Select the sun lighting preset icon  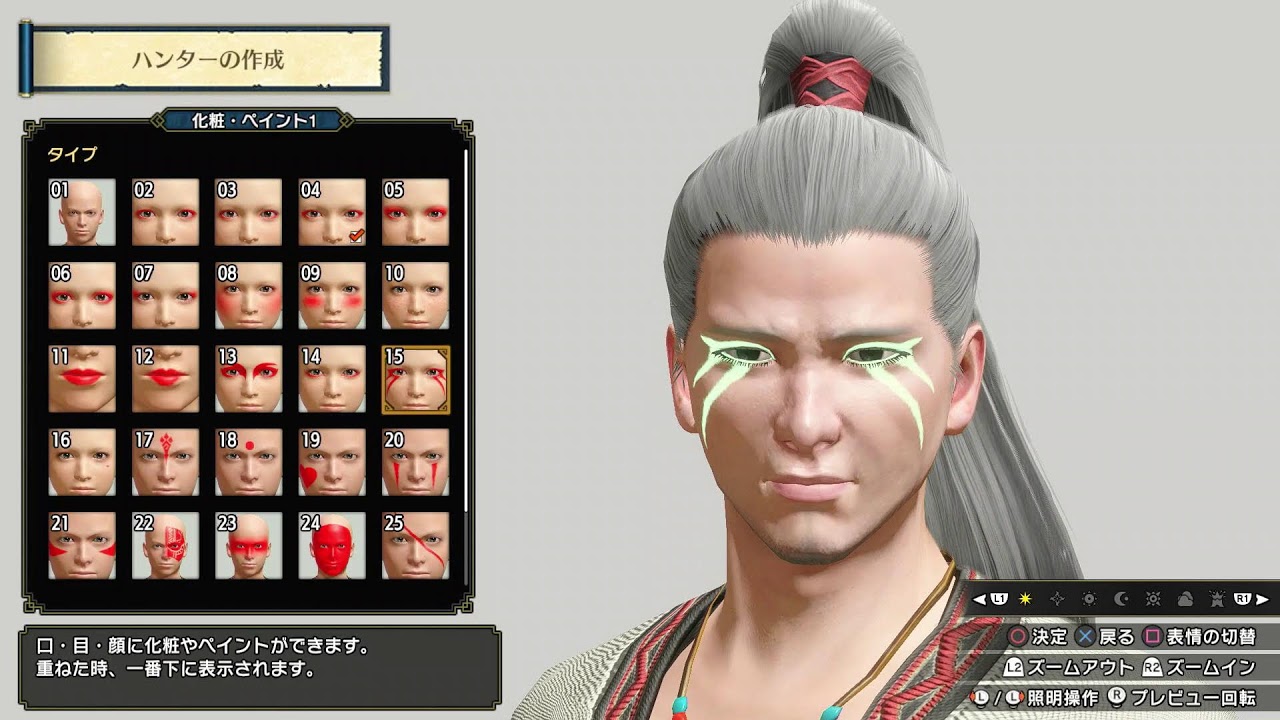click(x=1026, y=599)
